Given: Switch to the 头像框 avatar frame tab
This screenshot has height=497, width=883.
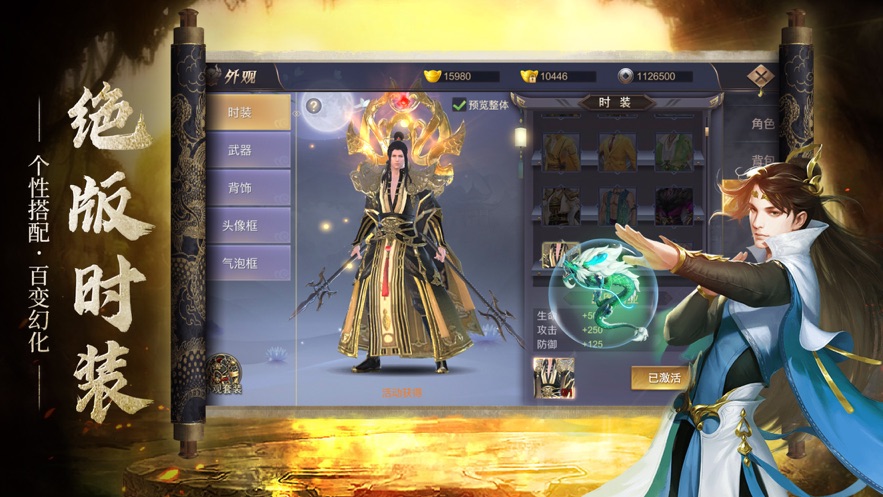Looking at the screenshot, I should click(248, 226).
